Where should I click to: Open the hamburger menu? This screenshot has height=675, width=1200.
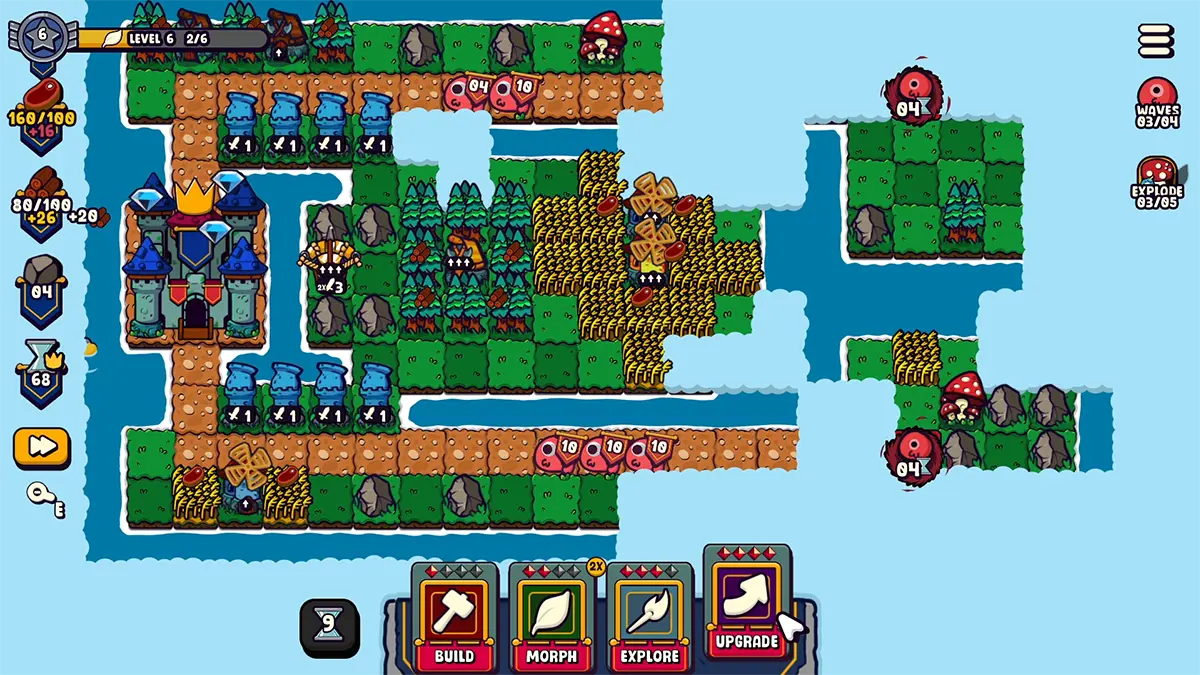(x=1156, y=41)
